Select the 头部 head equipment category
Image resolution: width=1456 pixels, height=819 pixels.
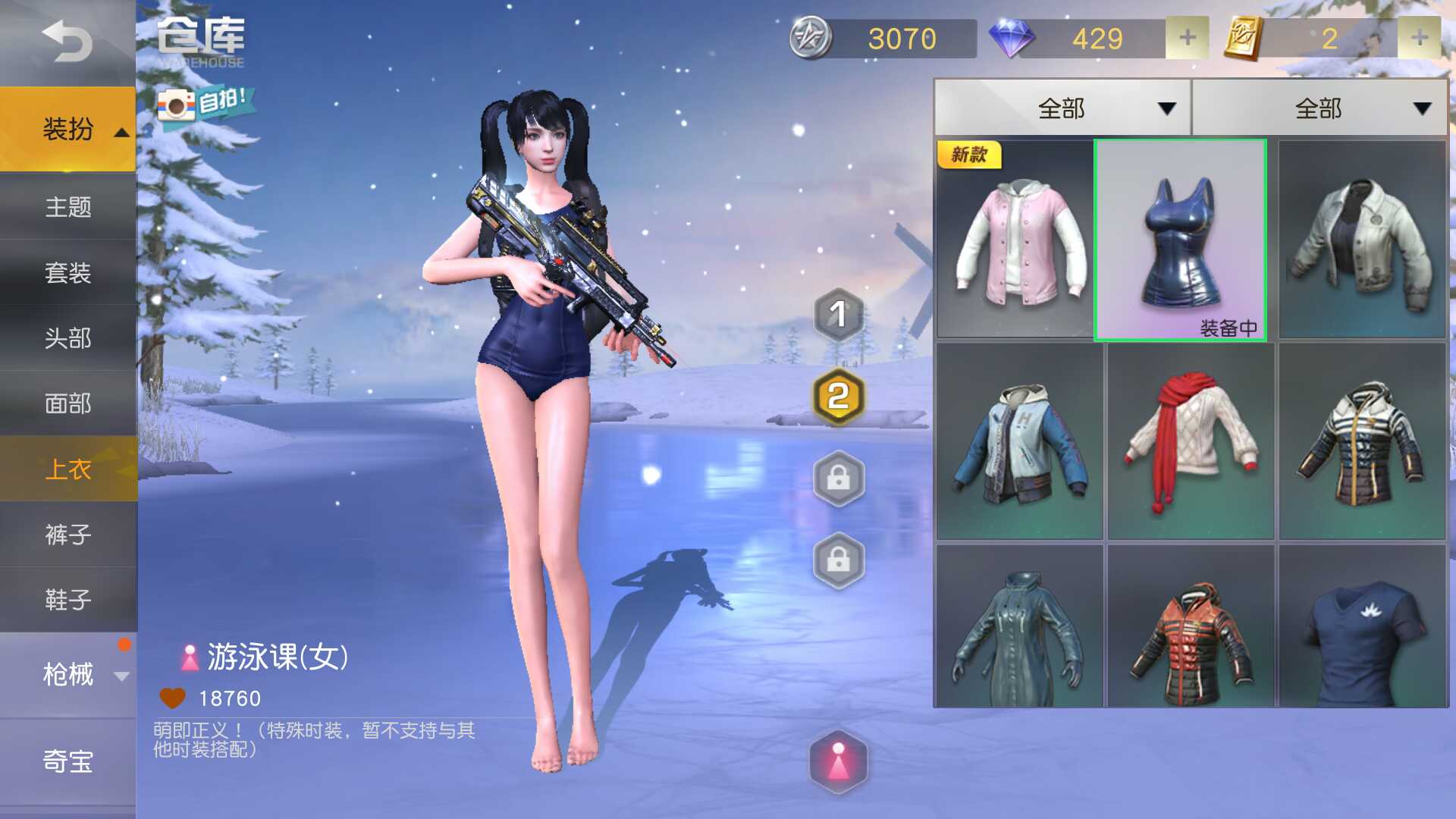[67, 339]
